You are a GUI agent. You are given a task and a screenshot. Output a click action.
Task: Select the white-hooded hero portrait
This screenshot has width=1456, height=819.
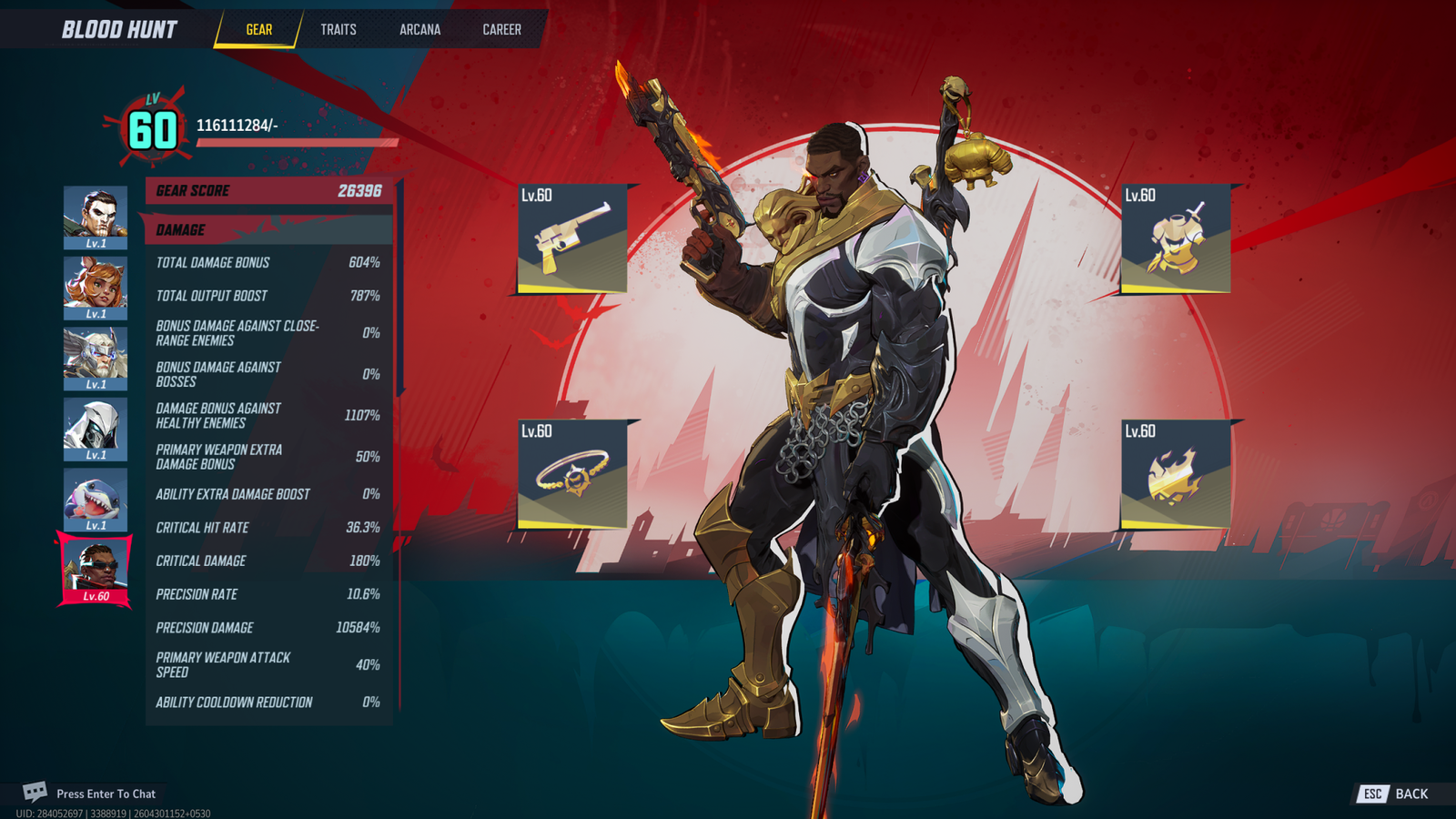pyautogui.click(x=96, y=429)
